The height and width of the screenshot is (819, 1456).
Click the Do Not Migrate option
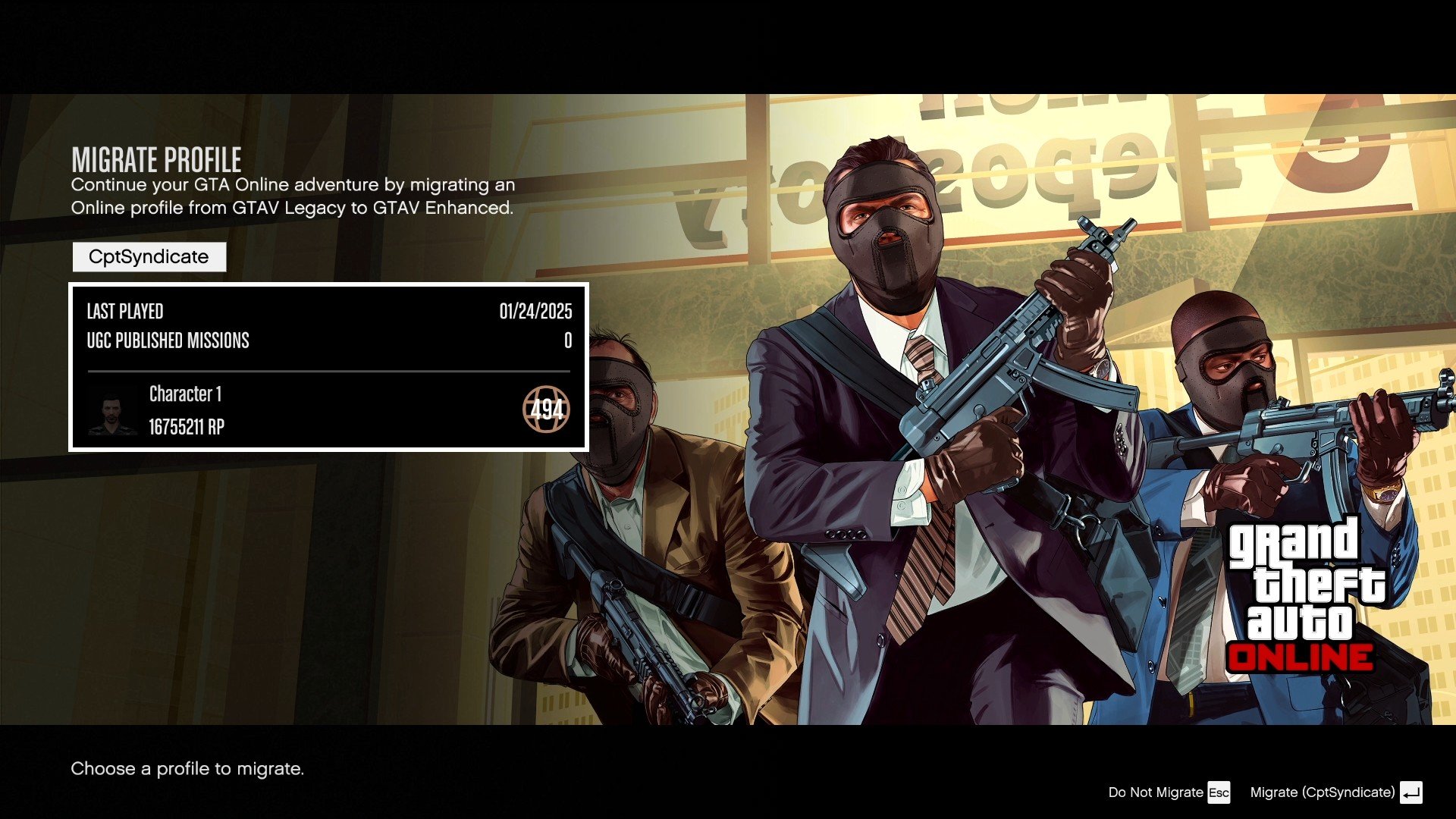[1168, 792]
